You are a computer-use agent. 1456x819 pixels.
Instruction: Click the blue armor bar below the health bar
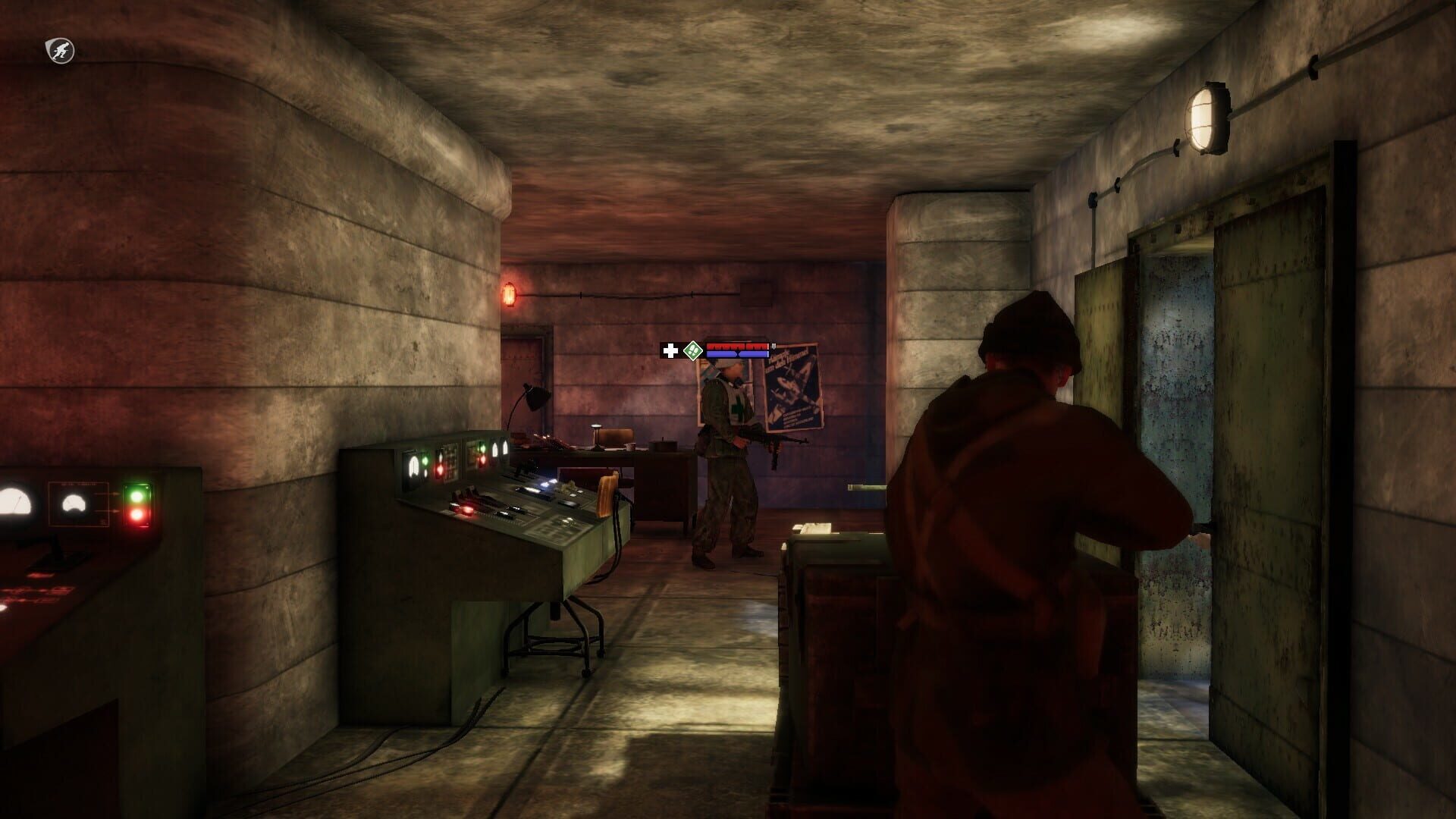point(737,354)
